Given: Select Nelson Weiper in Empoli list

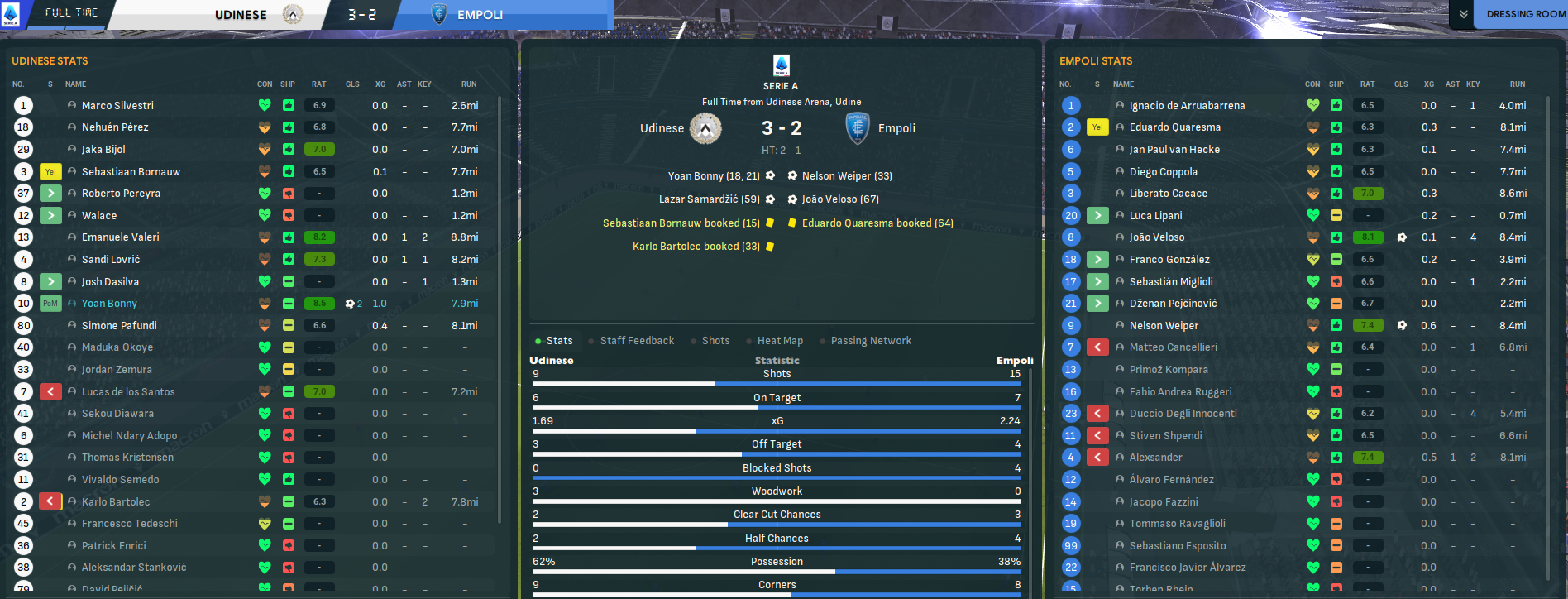Looking at the screenshot, I should tap(1164, 326).
